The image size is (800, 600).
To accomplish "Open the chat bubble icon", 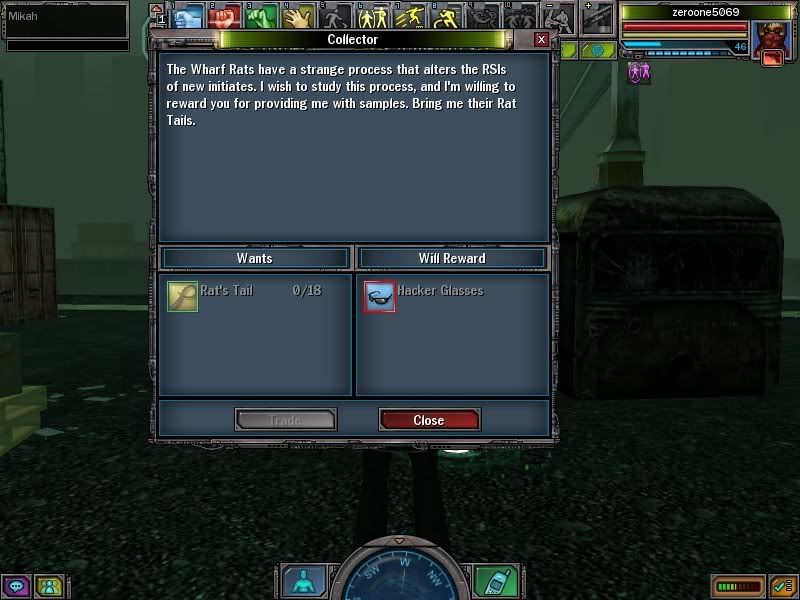I will [x=16, y=586].
